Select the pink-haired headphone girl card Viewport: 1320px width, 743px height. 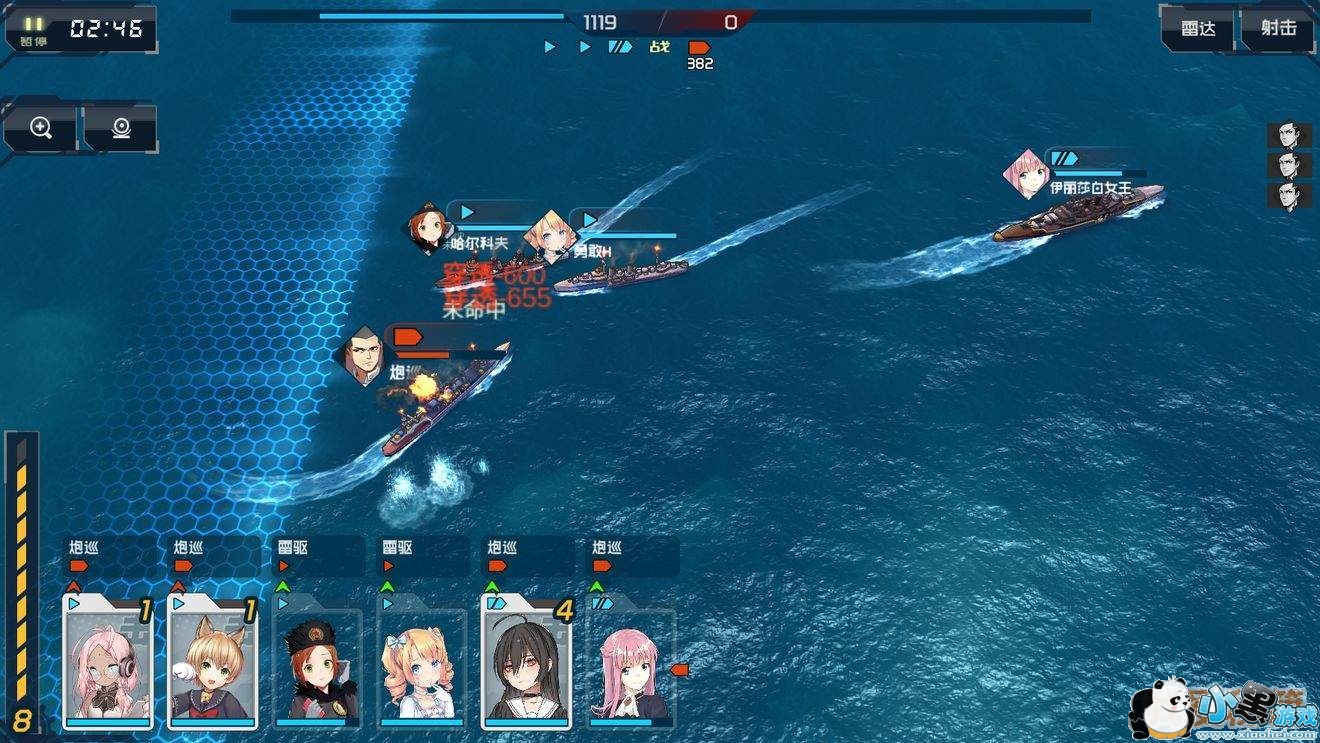click(107, 663)
